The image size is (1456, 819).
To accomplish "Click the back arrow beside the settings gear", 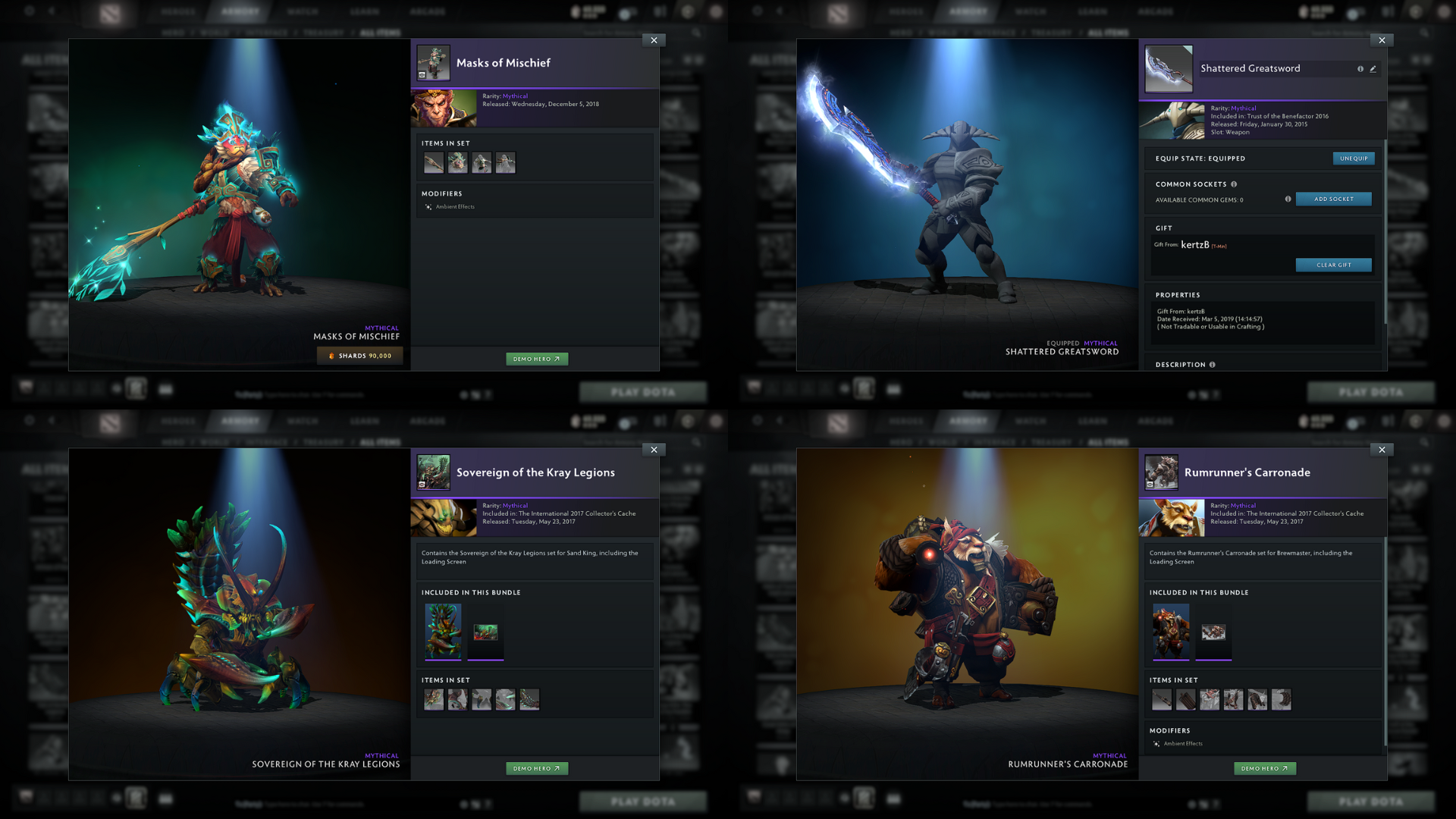I will [52, 11].
